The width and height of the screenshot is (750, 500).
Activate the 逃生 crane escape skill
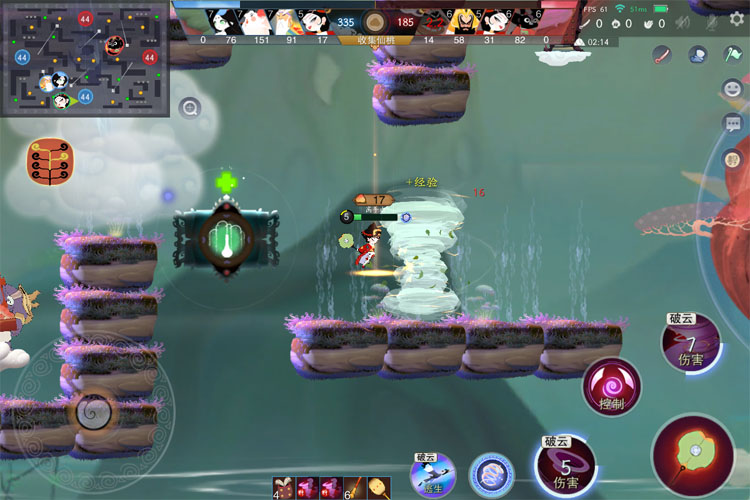pos(433,473)
